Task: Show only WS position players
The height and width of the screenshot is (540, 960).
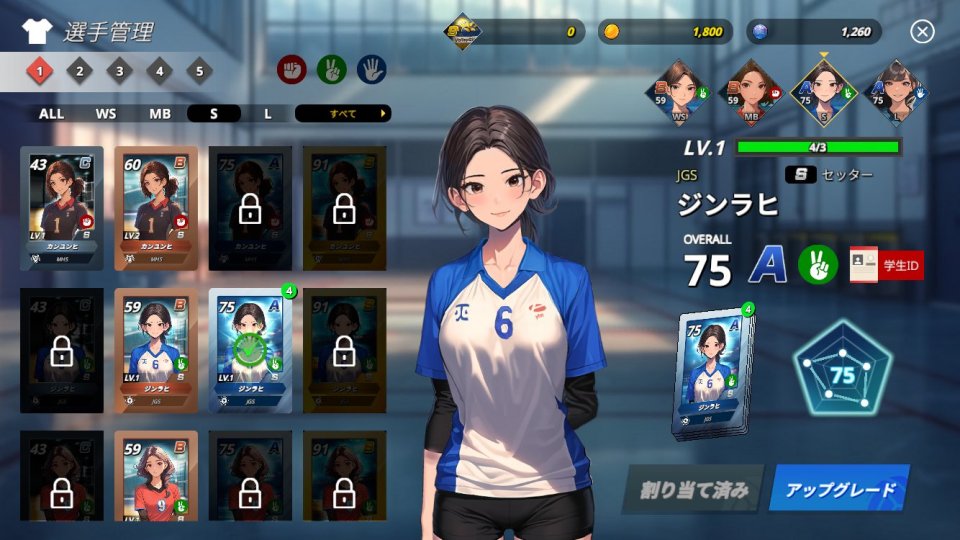Action: tap(106, 114)
